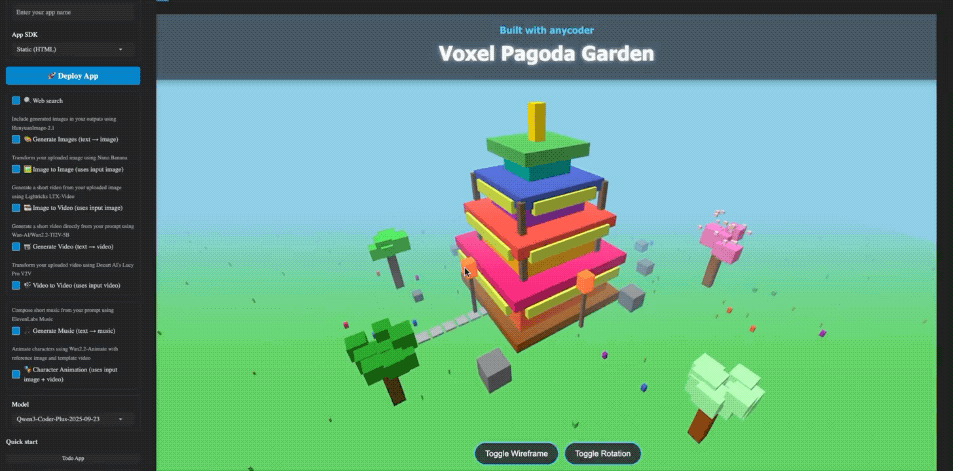Deploy the app with Deploy App button
Viewport: 953px width, 471px height.
[73, 76]
